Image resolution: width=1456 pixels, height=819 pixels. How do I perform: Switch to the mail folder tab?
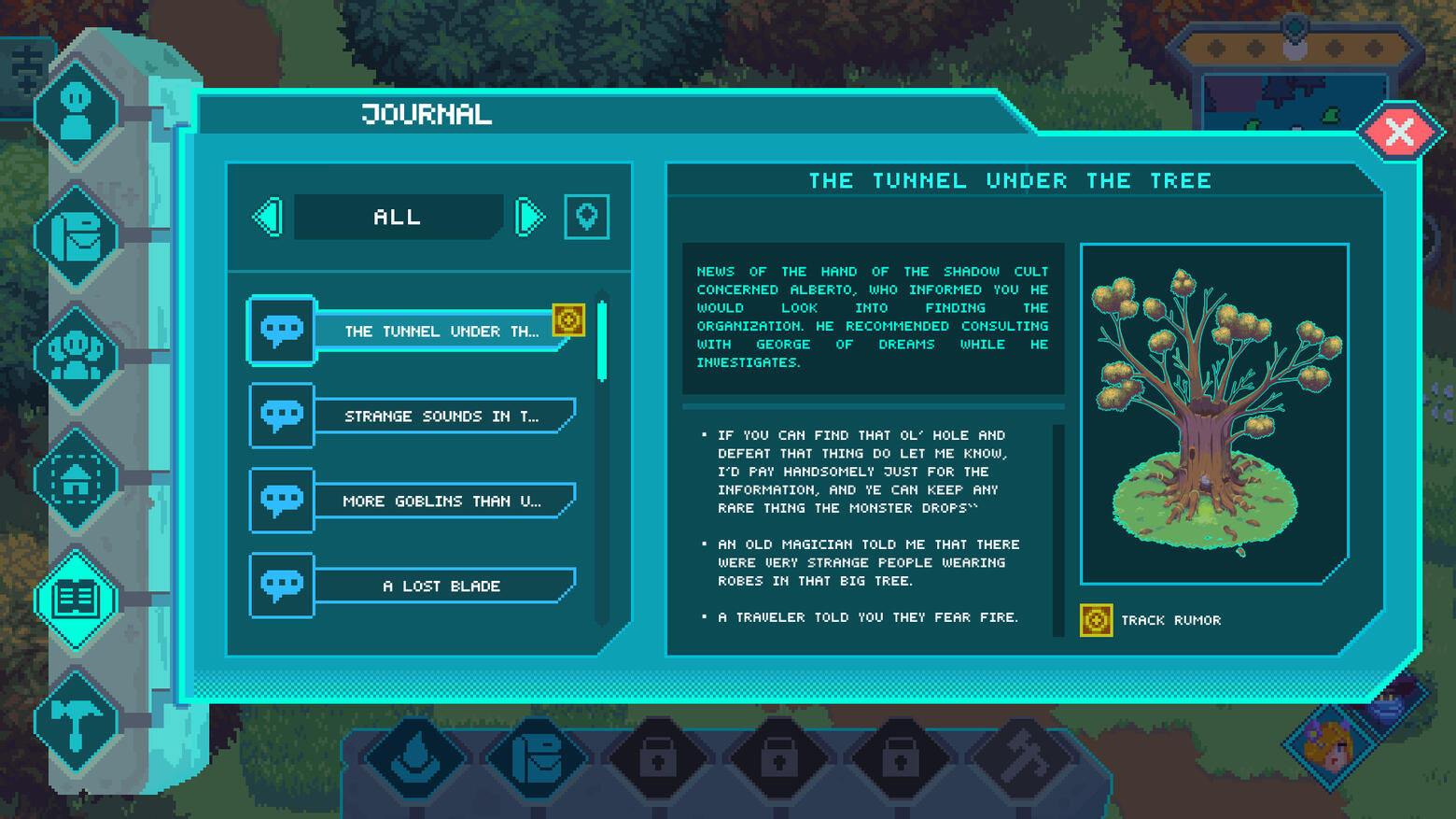(77, 236)
